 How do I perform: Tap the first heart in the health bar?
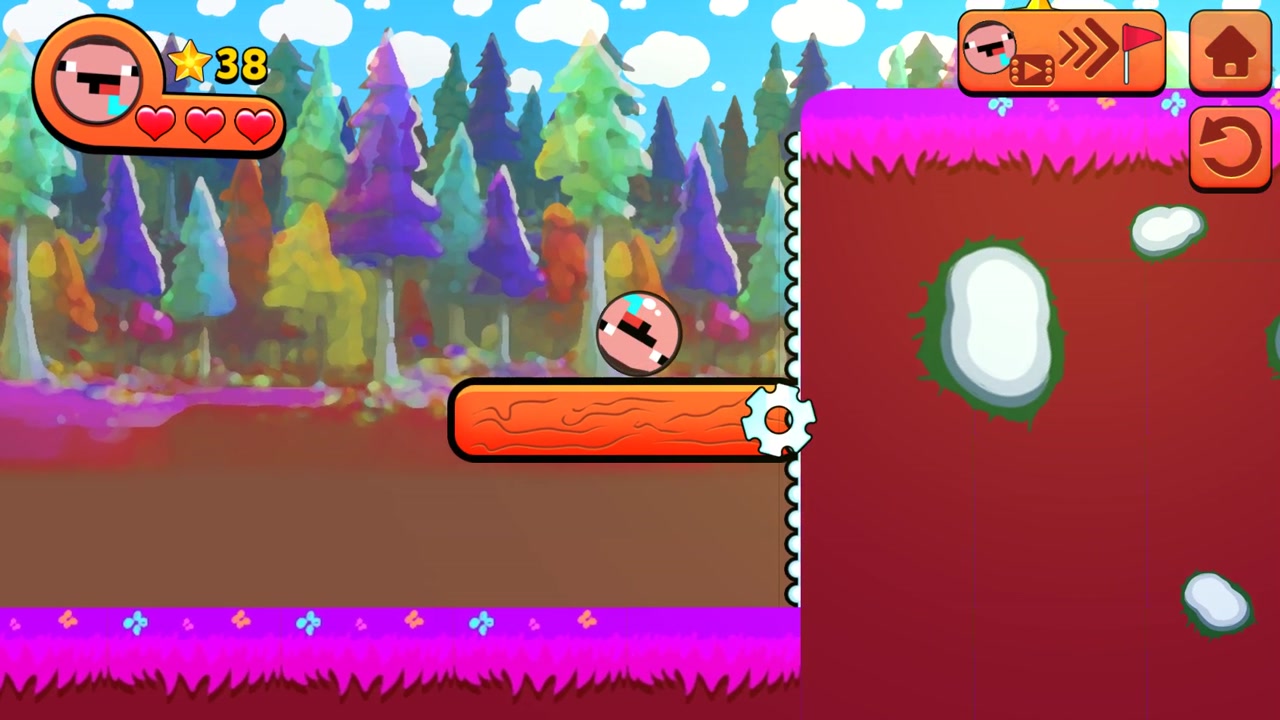[x=156, y=125]
